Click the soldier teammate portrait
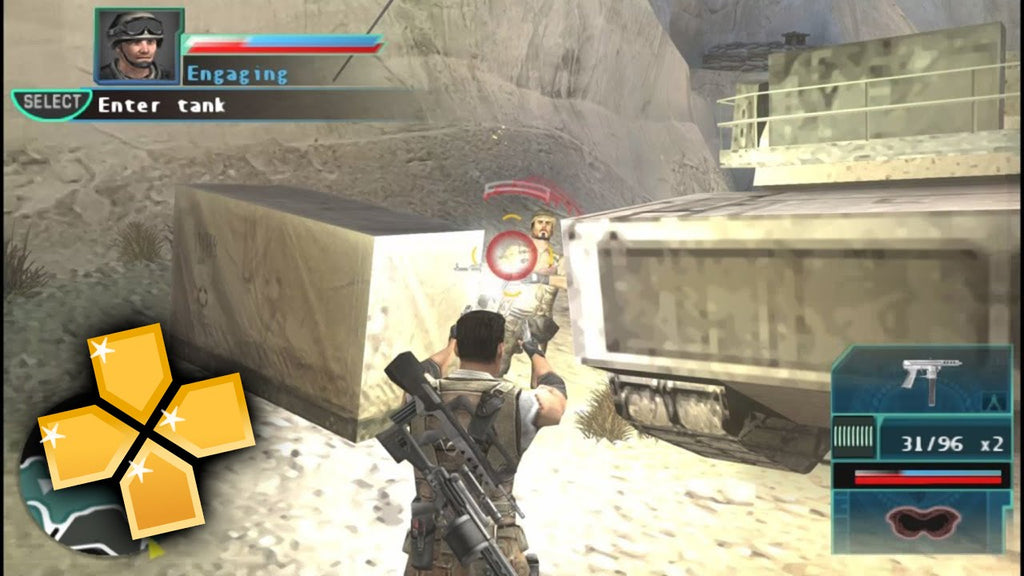 [x=139, y=45]
